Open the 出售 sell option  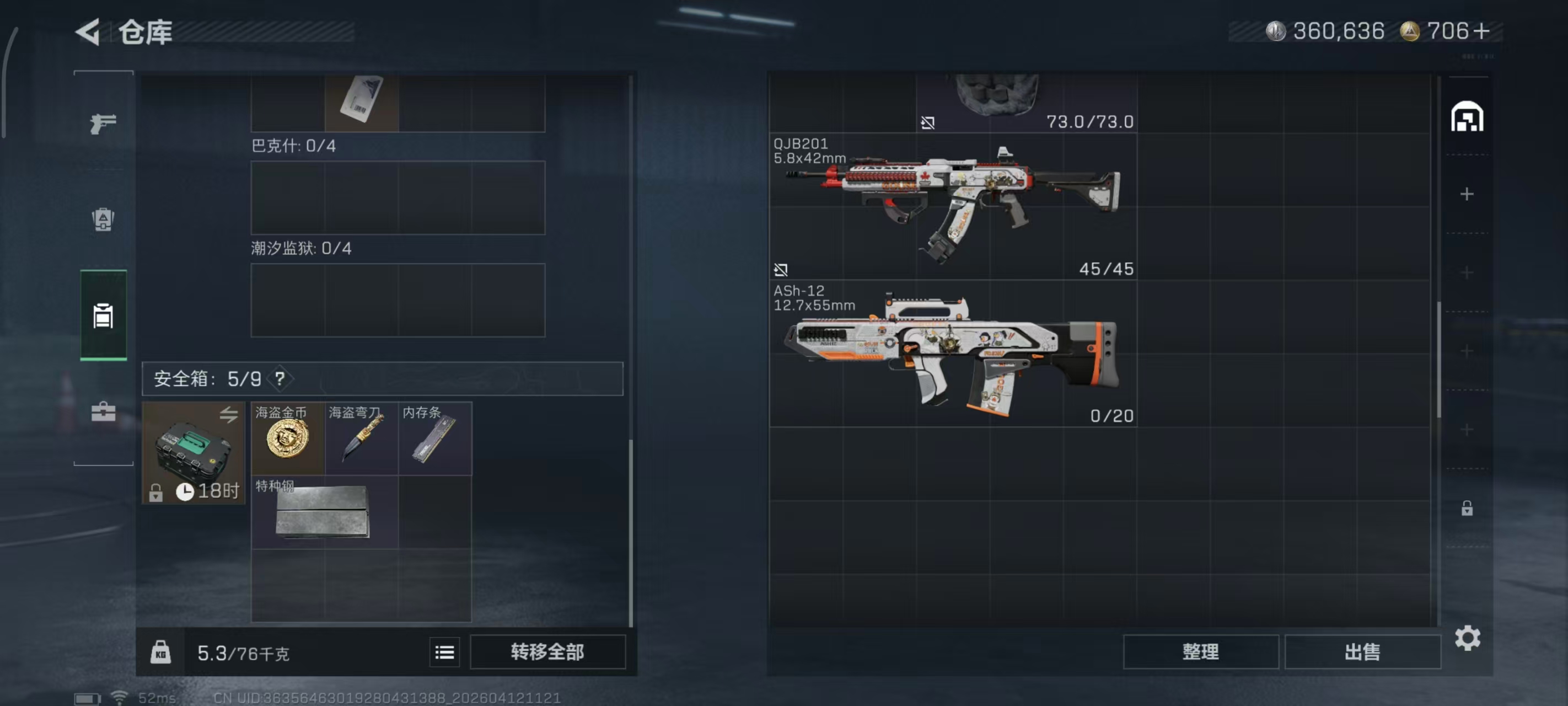point(1362,652)
